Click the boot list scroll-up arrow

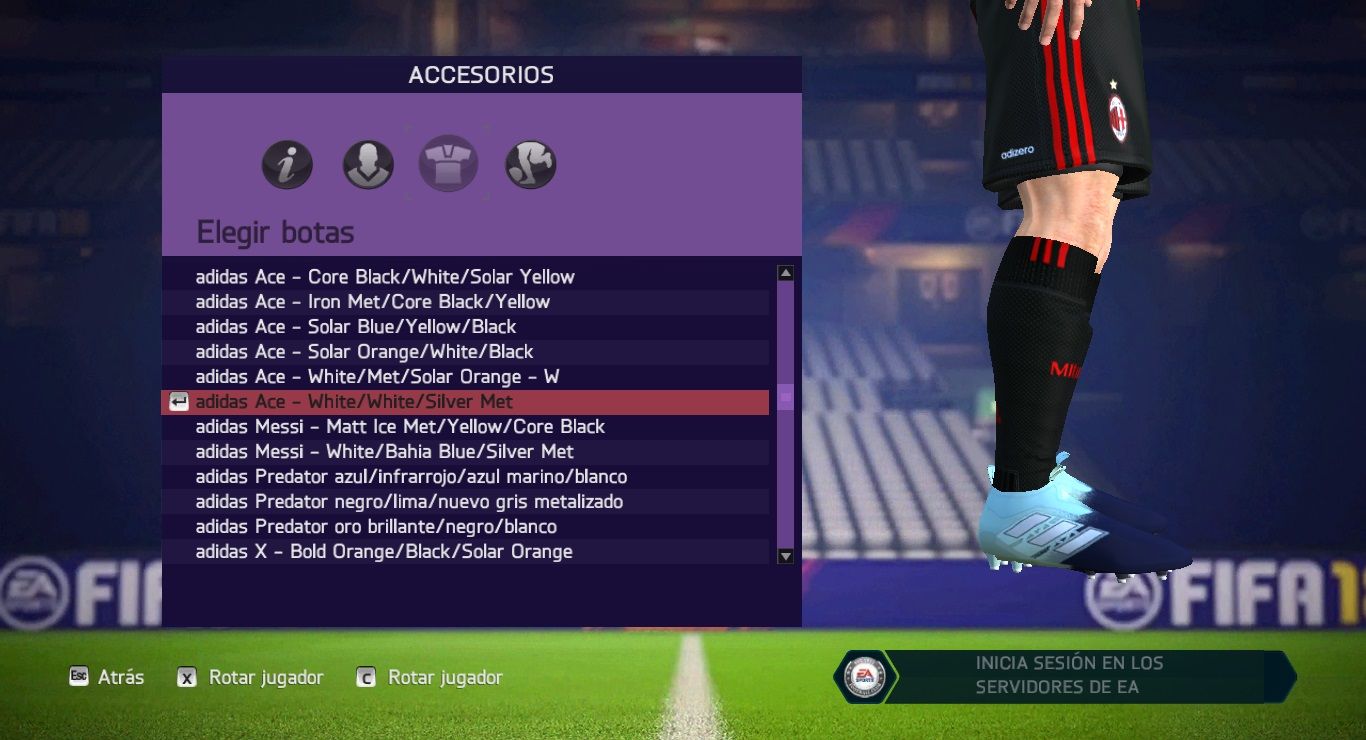tap(786, 273)
